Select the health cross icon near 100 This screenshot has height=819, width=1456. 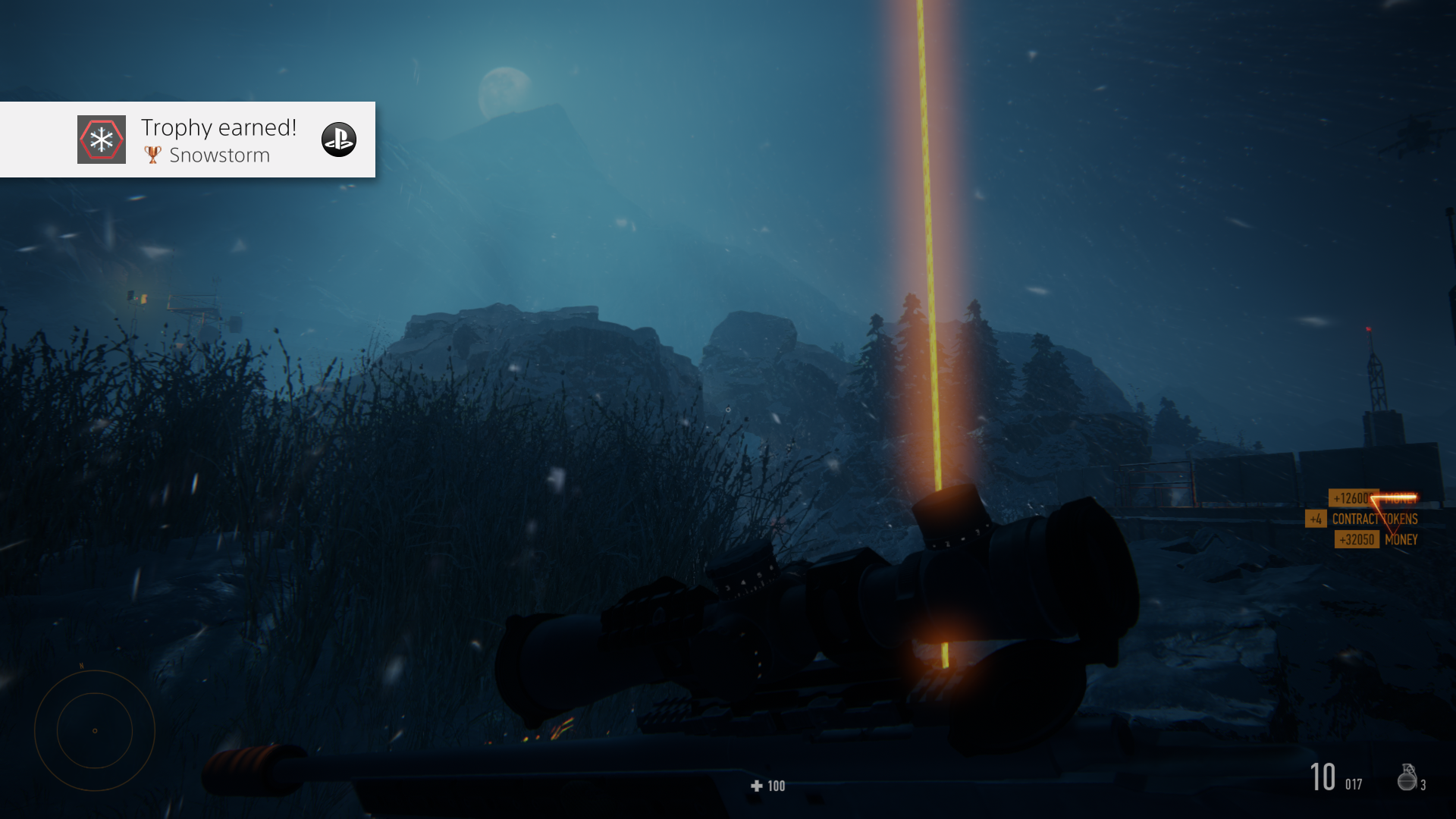point(755,786)
